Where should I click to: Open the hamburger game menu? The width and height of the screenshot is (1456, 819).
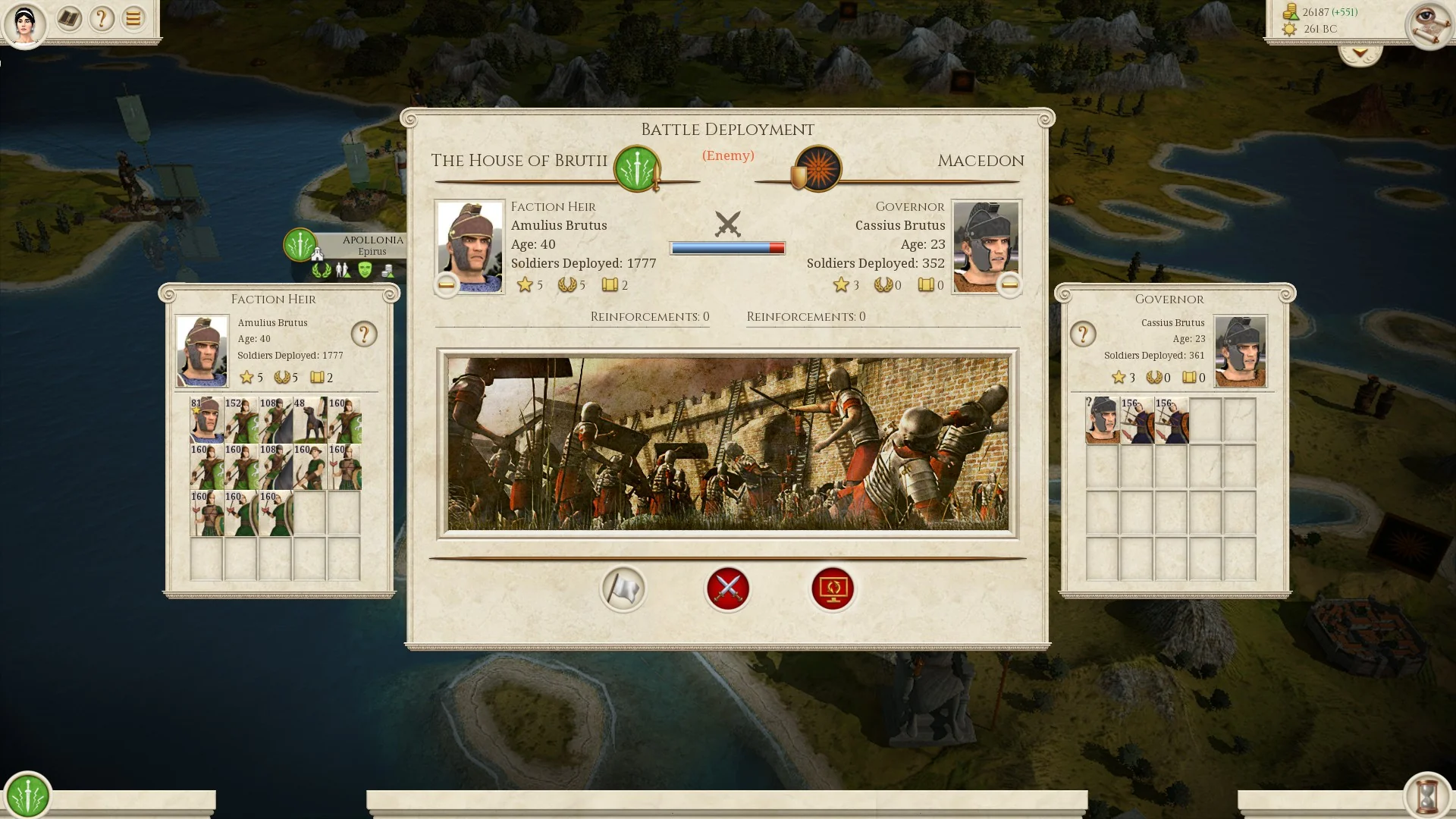(x=133, y=18)
